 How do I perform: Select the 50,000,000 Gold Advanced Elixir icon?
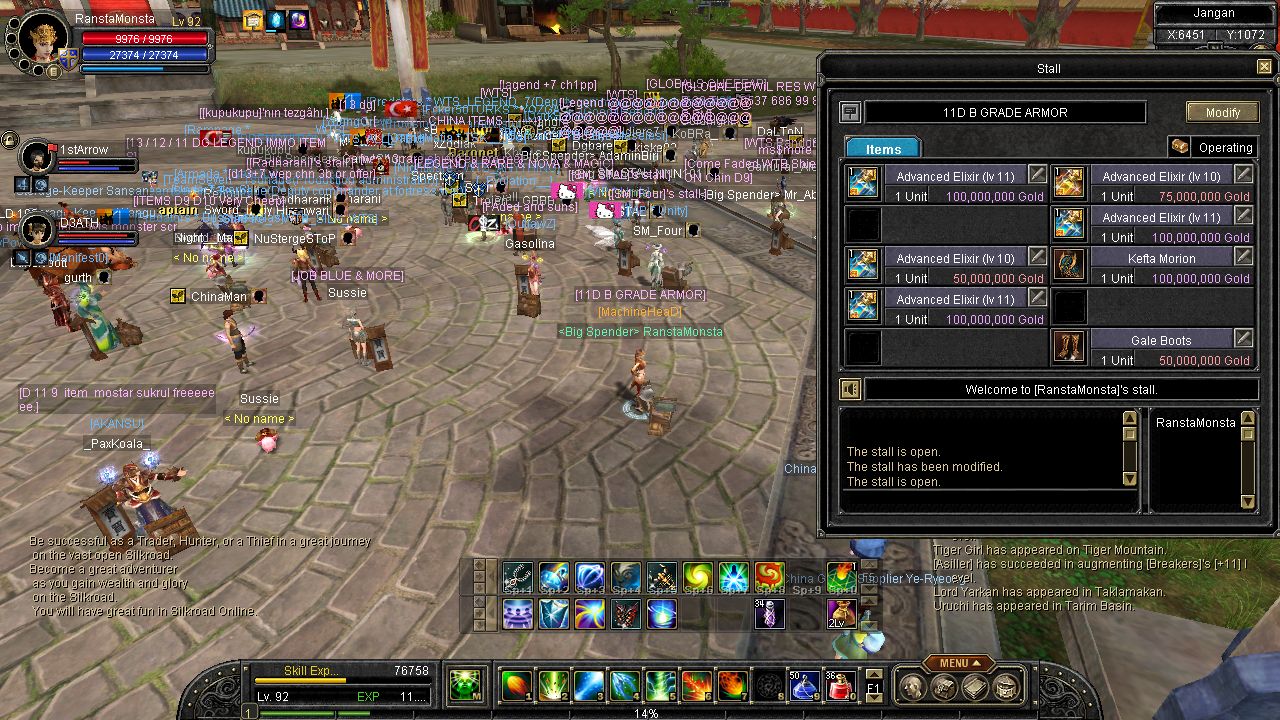(x=863, y=266)
